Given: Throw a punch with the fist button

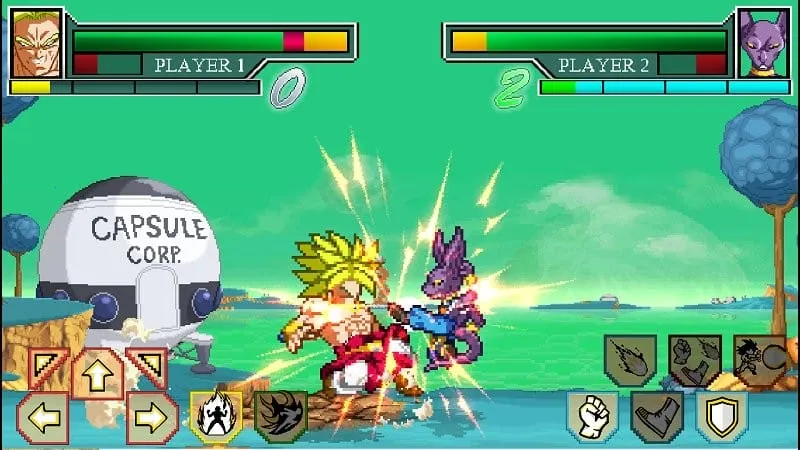Looking at the screenshot, I should coord(593,416).
